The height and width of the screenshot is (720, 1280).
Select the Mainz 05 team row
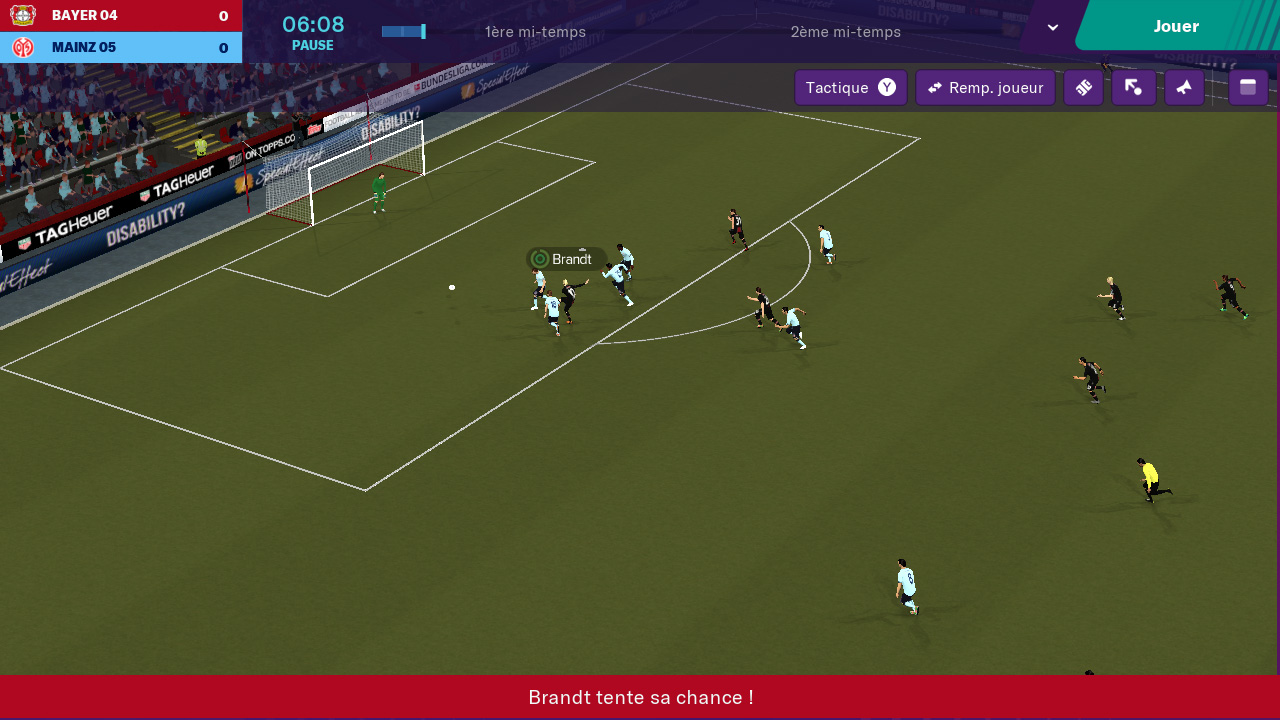point(121,47)
